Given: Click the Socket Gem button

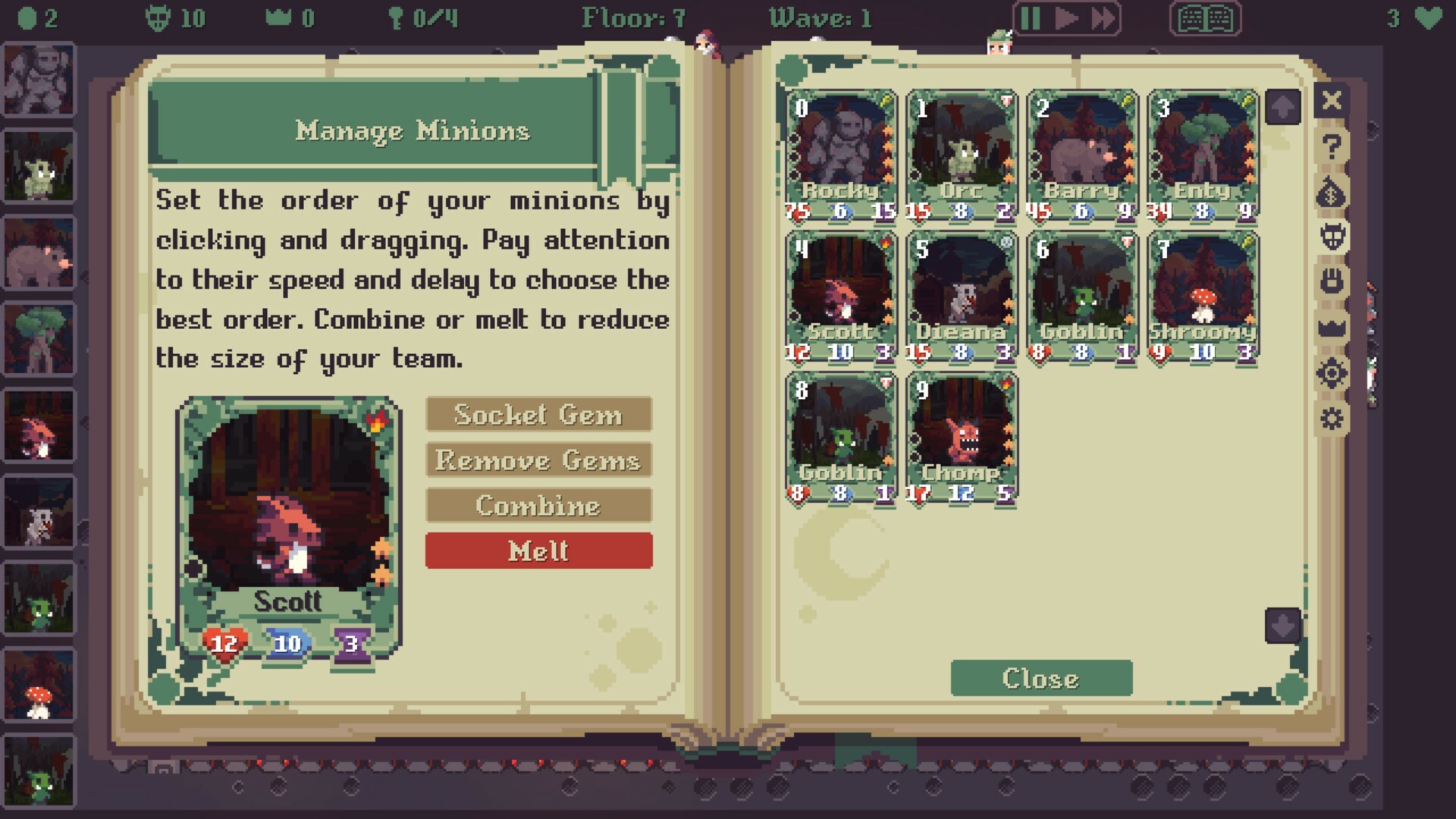Looking at the screenshot, I should (x=538, y=416).
